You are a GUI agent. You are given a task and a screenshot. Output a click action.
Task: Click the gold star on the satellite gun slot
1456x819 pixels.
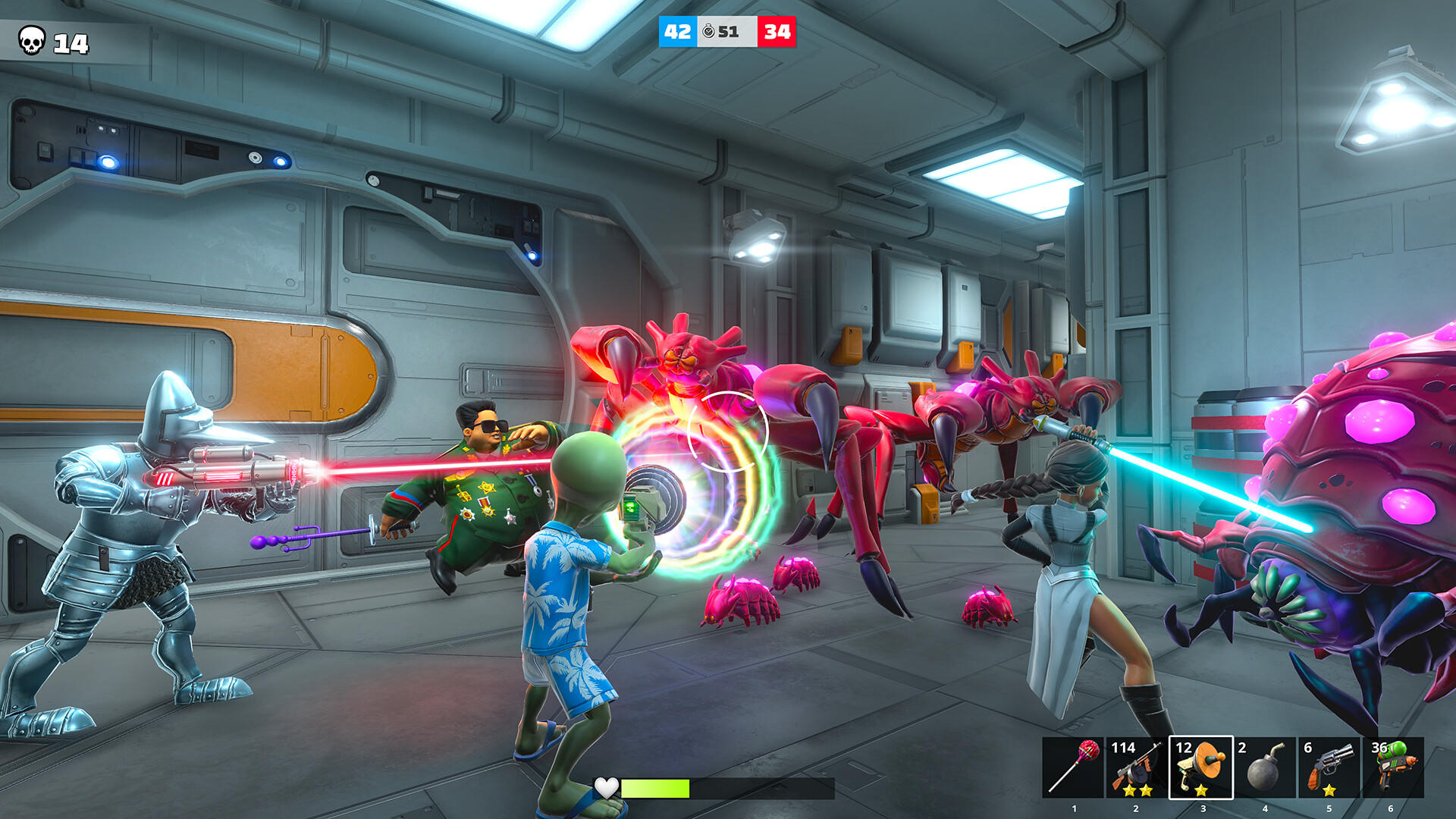1201,790
